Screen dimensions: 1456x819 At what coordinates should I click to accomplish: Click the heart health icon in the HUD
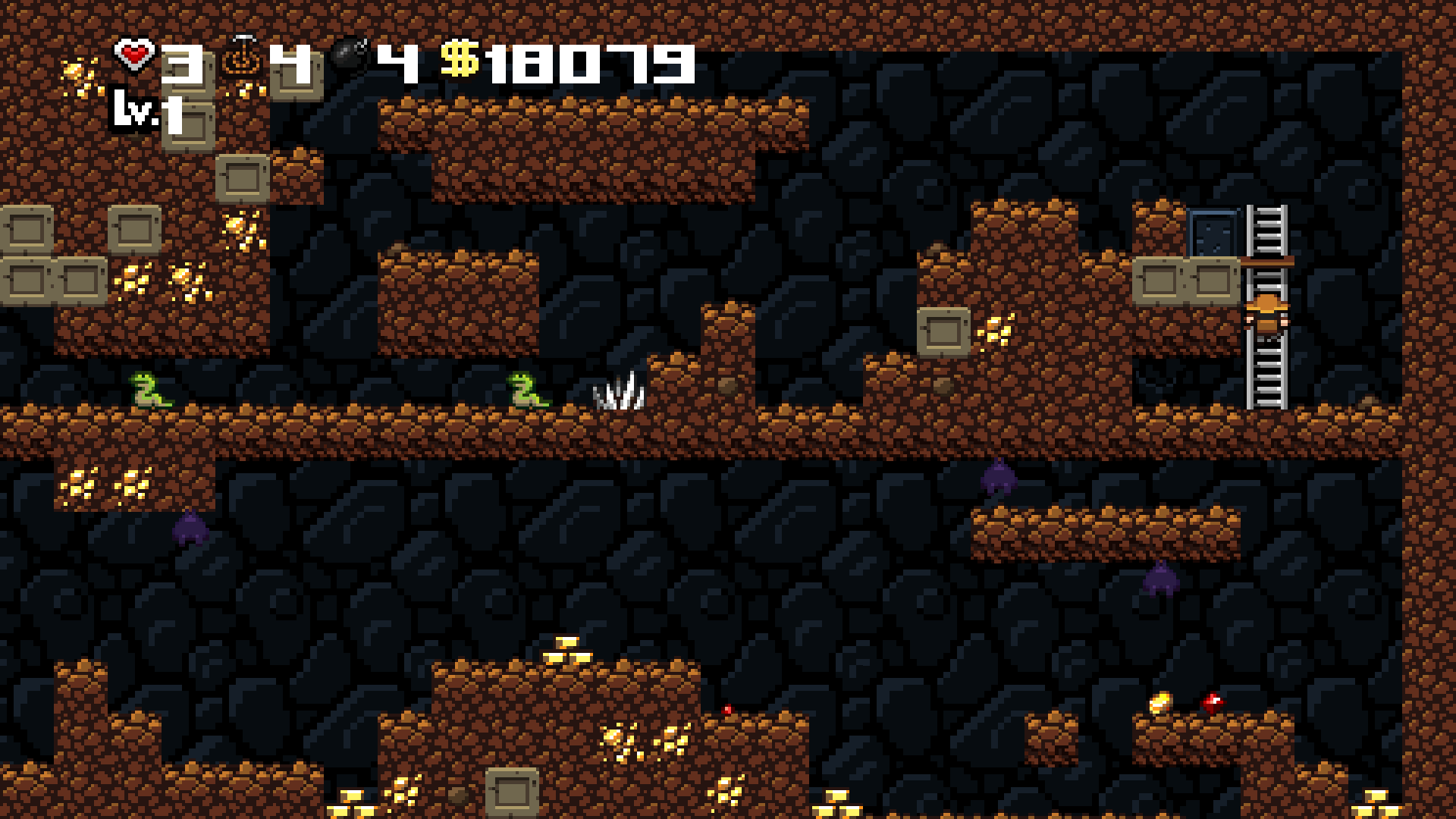tap(133, 55)
